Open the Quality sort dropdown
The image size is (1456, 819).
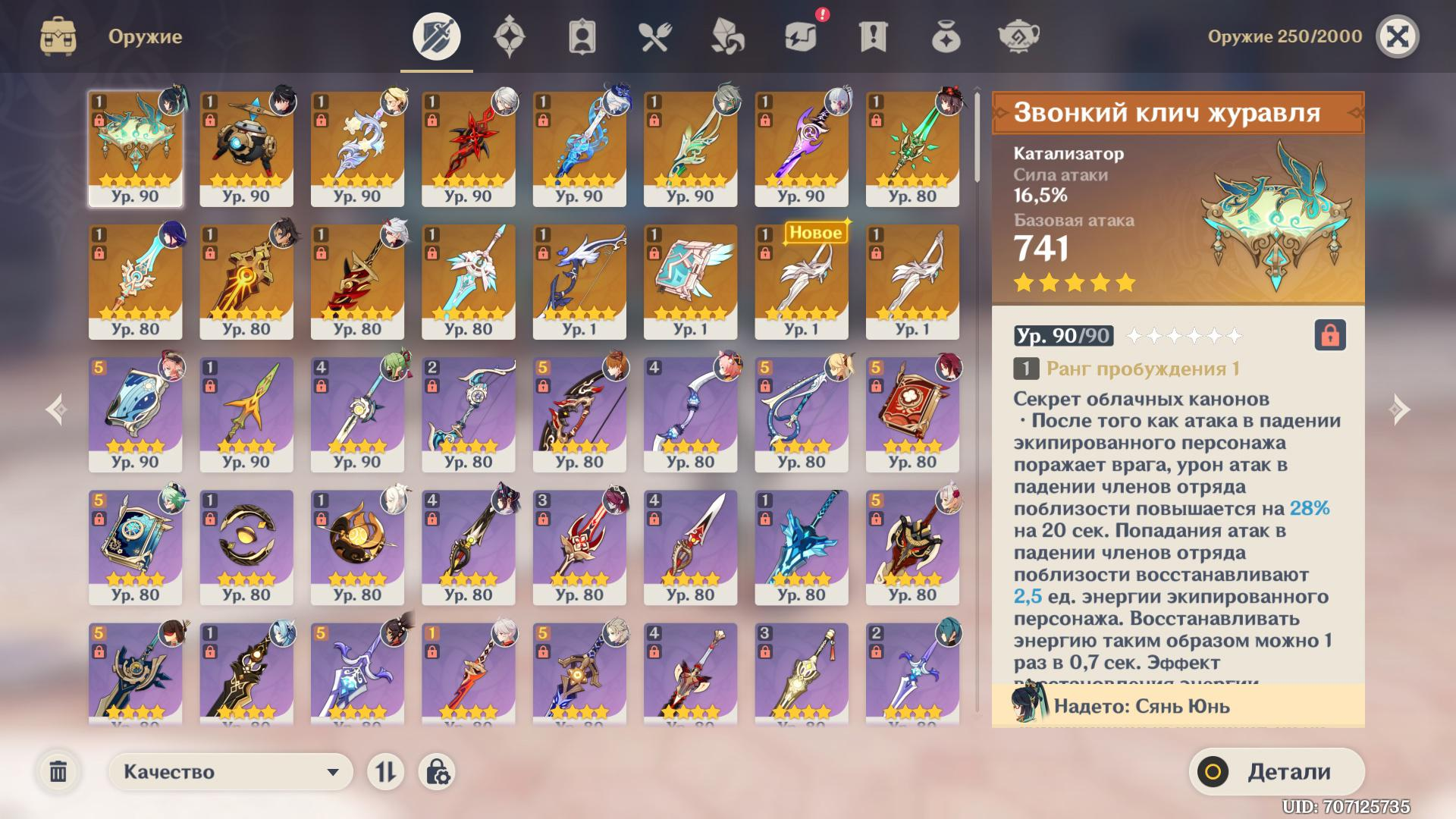tap(231, 772)
